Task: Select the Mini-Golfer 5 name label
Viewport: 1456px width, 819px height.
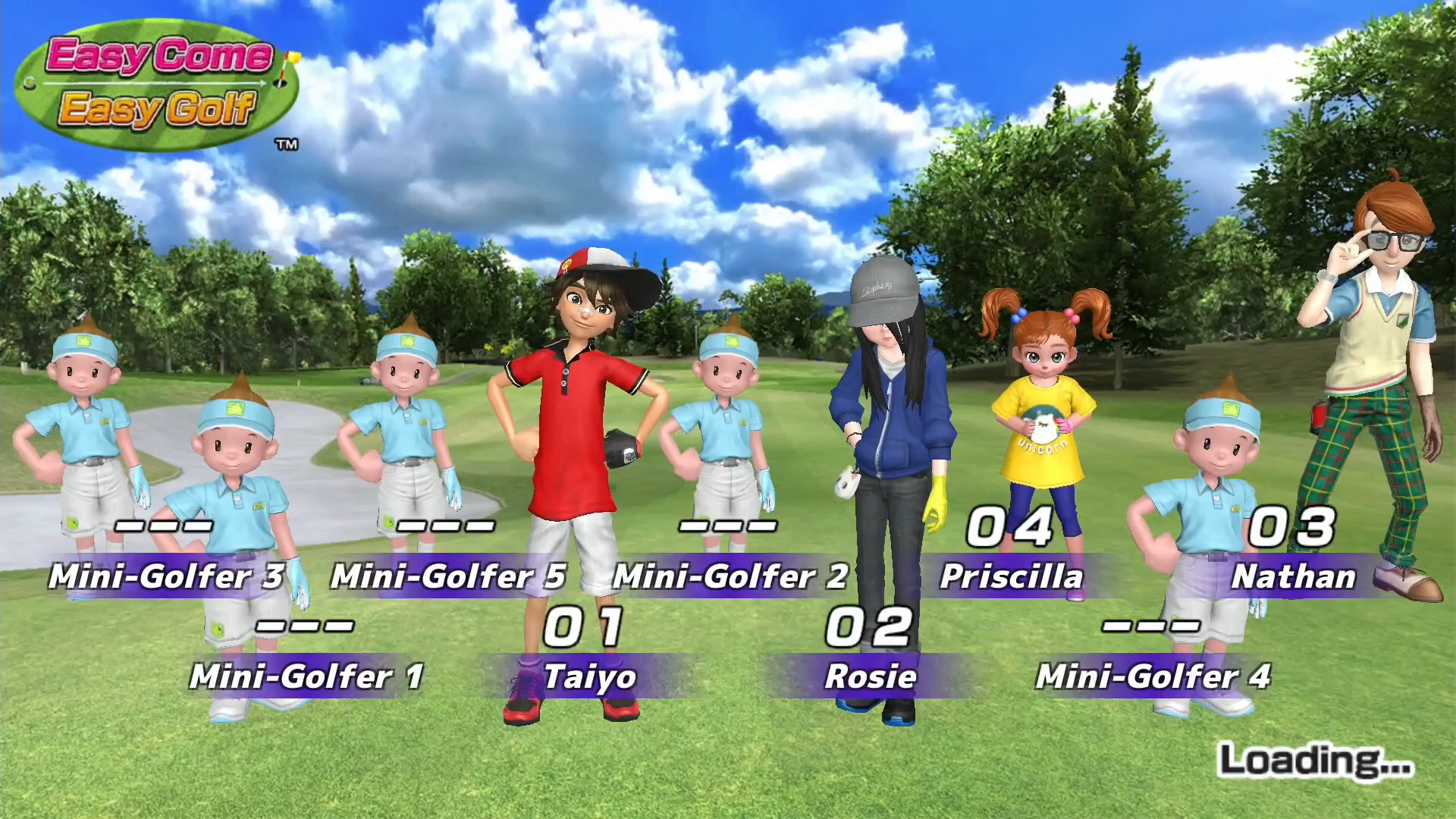Action: coord(448,576)
